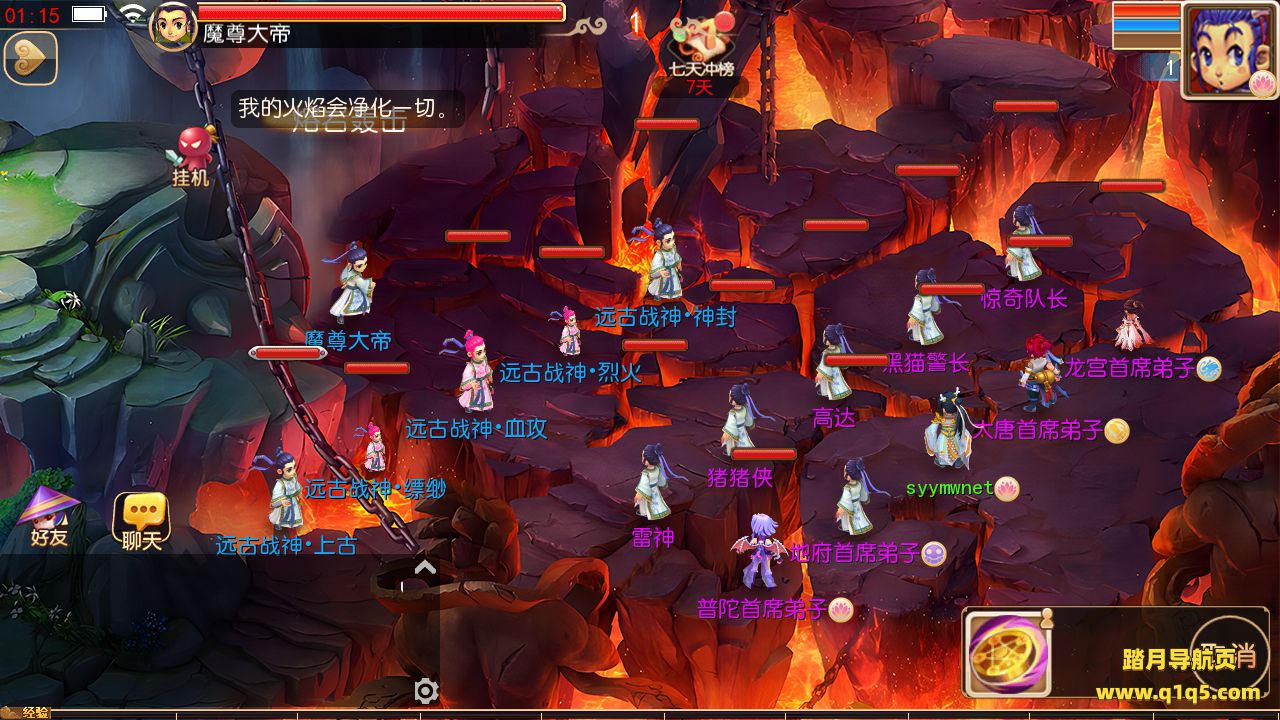Tap the golden arrow expand button
1280x720 pixels.
(30, 58)
